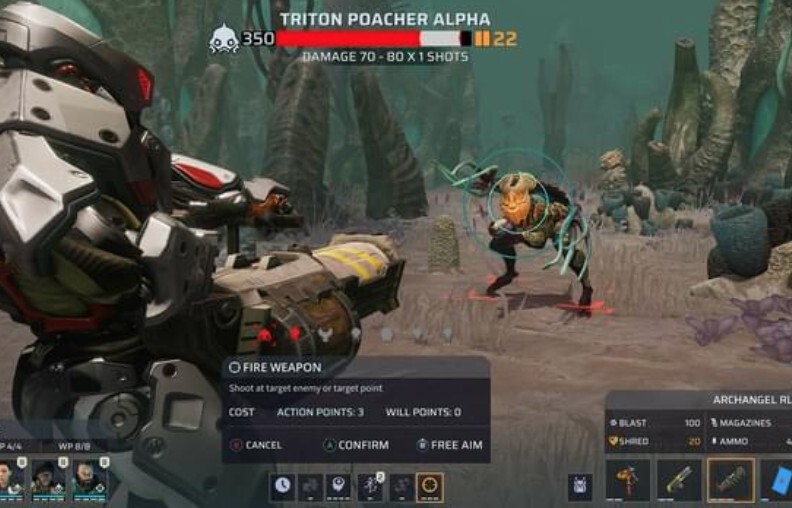Select the running figure dash ability
792x508 pixels.
tap(370, 486)
